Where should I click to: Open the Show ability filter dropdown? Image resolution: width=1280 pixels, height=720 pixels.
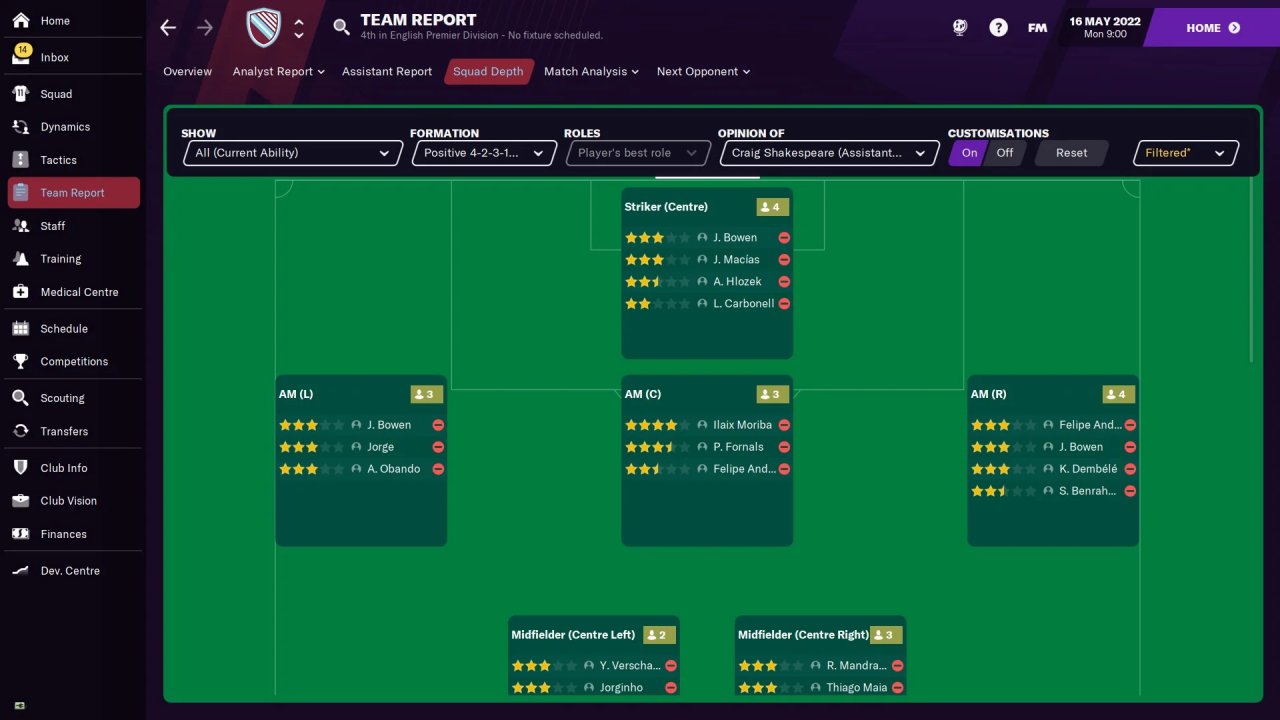(293, 153)
